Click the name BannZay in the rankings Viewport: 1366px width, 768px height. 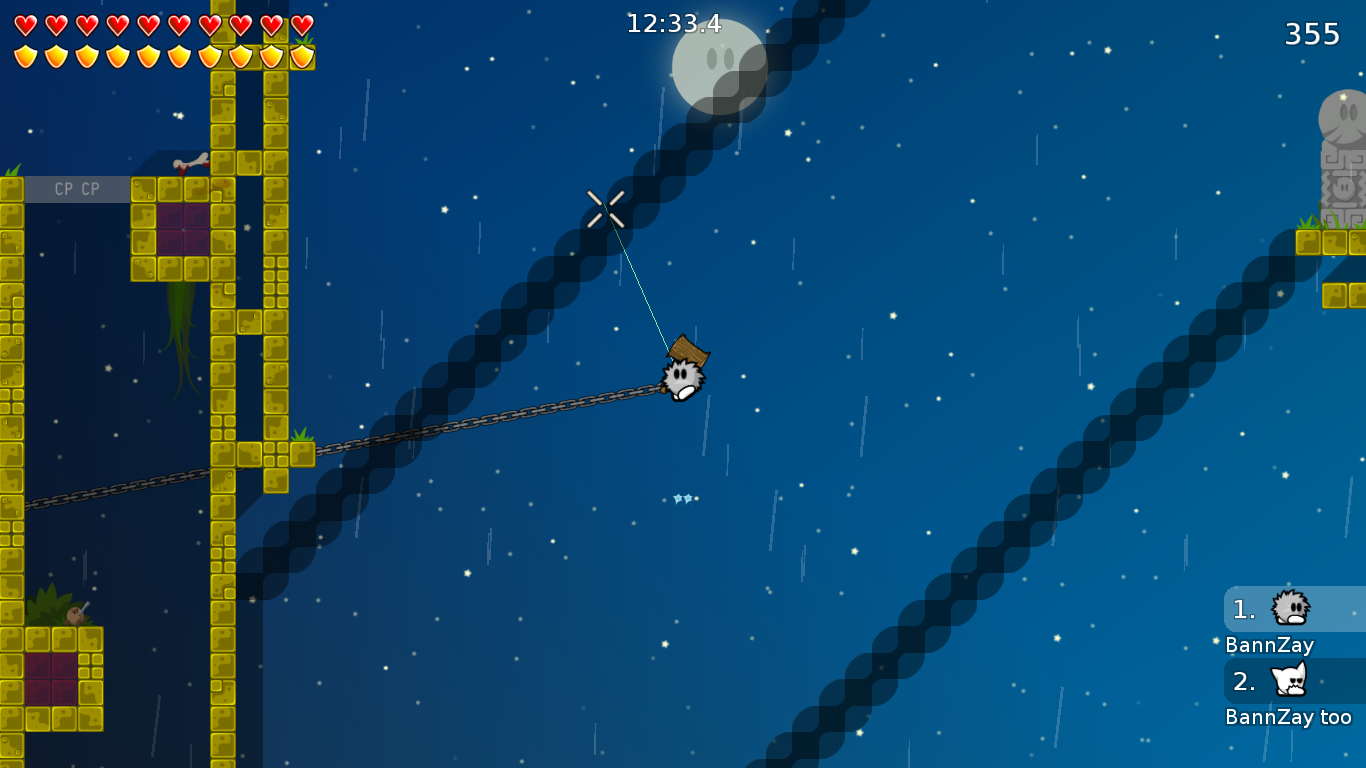click(1269, 645)
